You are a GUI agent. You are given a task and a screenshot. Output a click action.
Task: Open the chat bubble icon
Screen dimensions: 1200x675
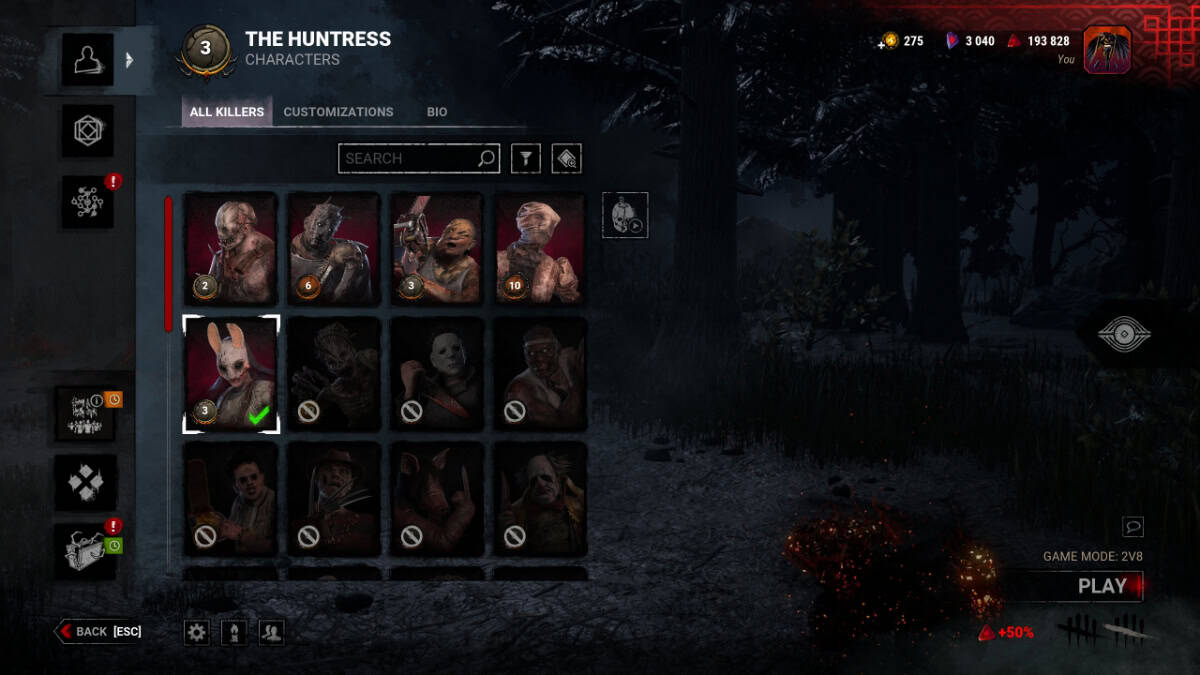point(1133,526)
